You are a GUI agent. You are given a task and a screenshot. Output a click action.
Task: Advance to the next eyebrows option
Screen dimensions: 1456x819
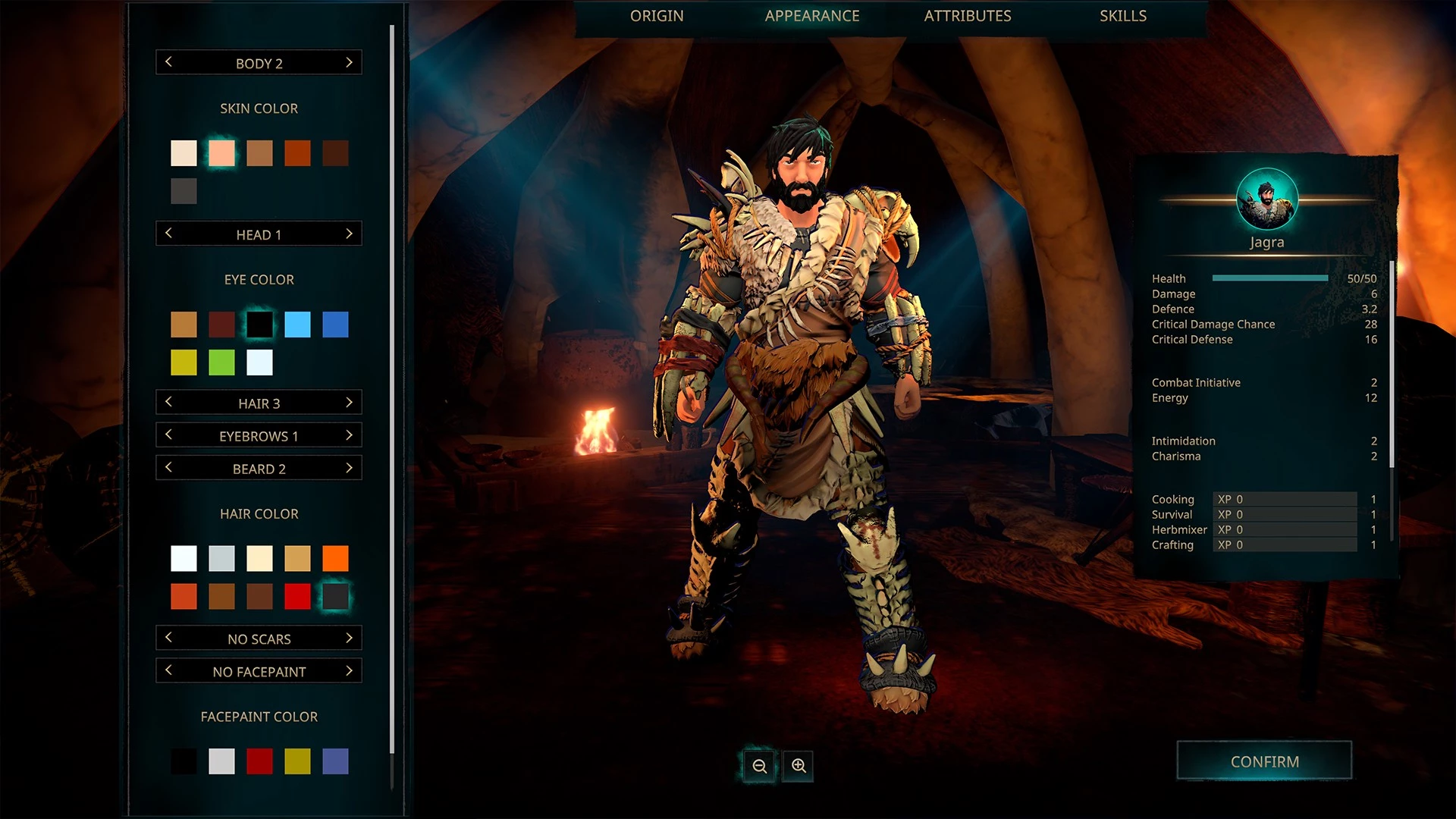pyautogui.click(x=349, y=435)
